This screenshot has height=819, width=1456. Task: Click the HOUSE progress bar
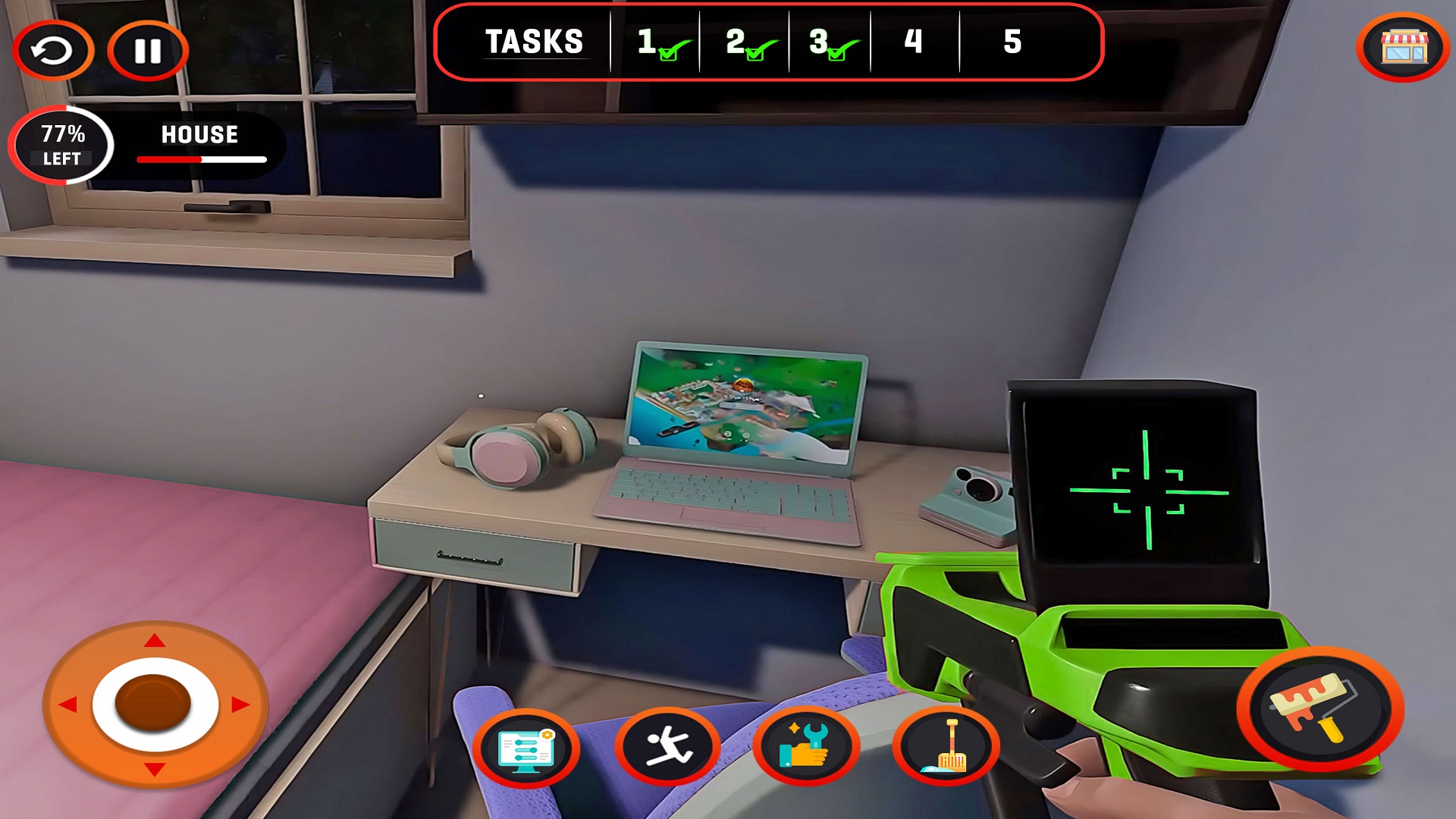pos(200,160)
